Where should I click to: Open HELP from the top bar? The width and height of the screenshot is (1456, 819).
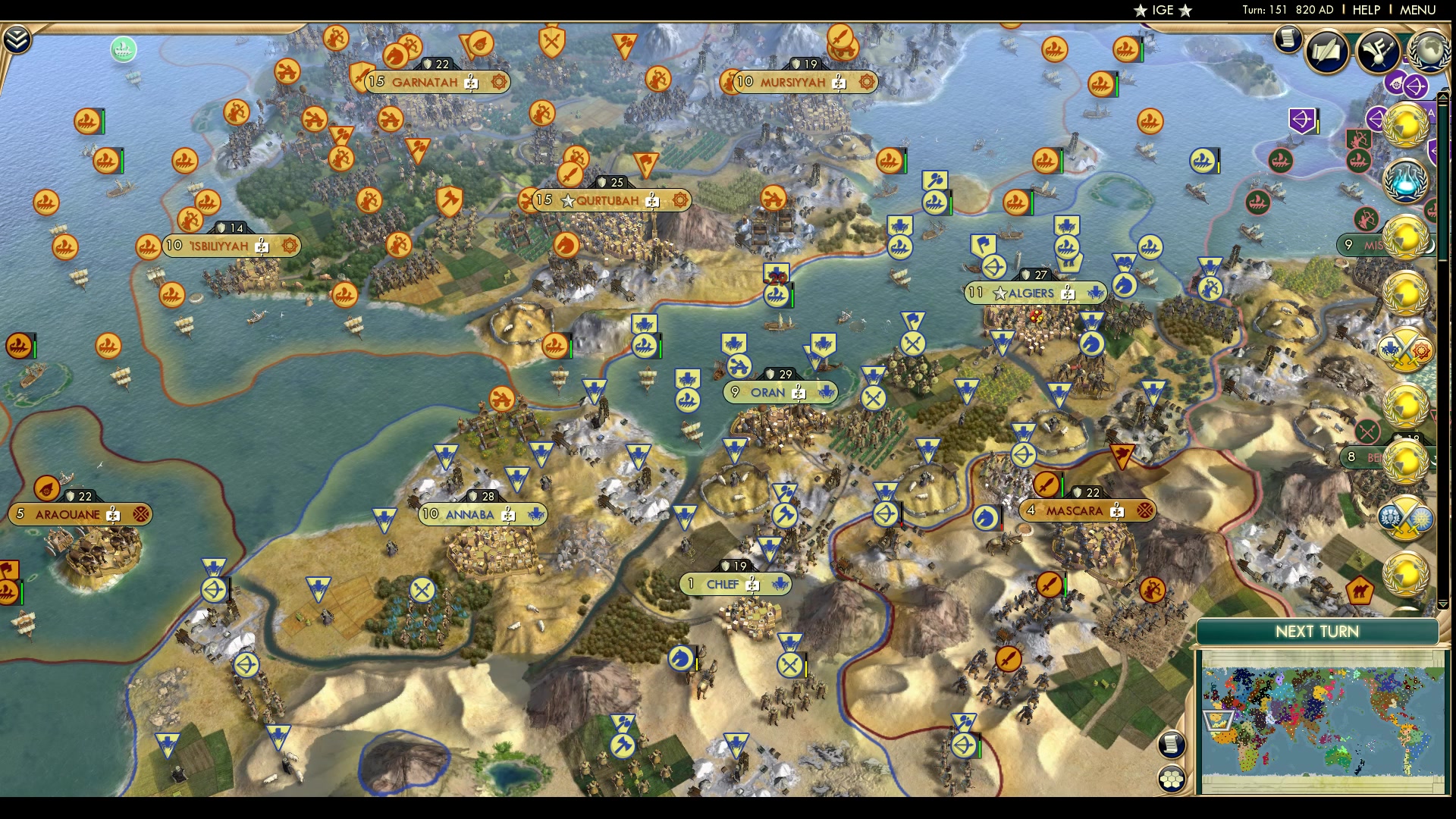click(1367, 10)
